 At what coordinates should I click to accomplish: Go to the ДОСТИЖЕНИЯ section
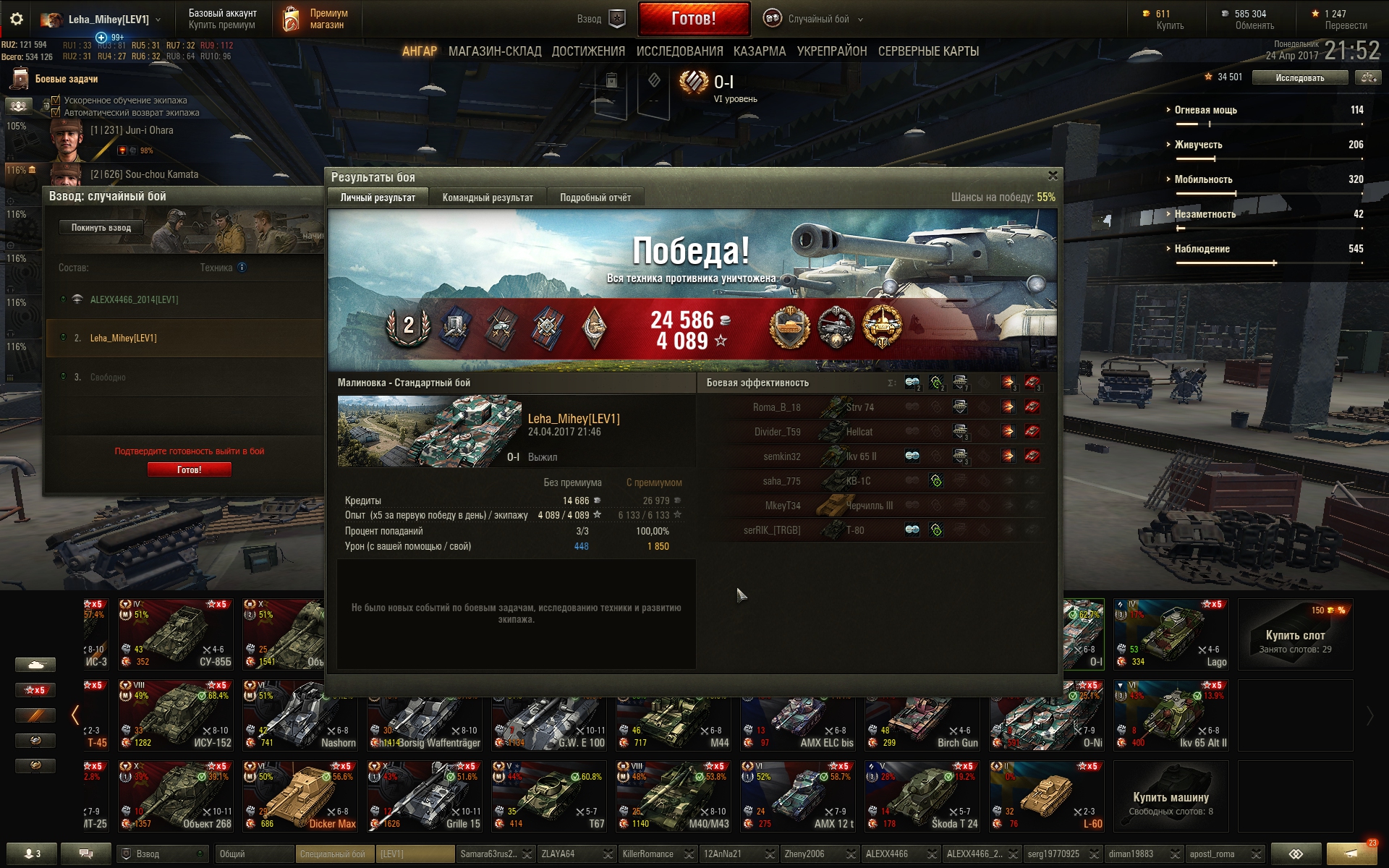(x=587, y=51)
